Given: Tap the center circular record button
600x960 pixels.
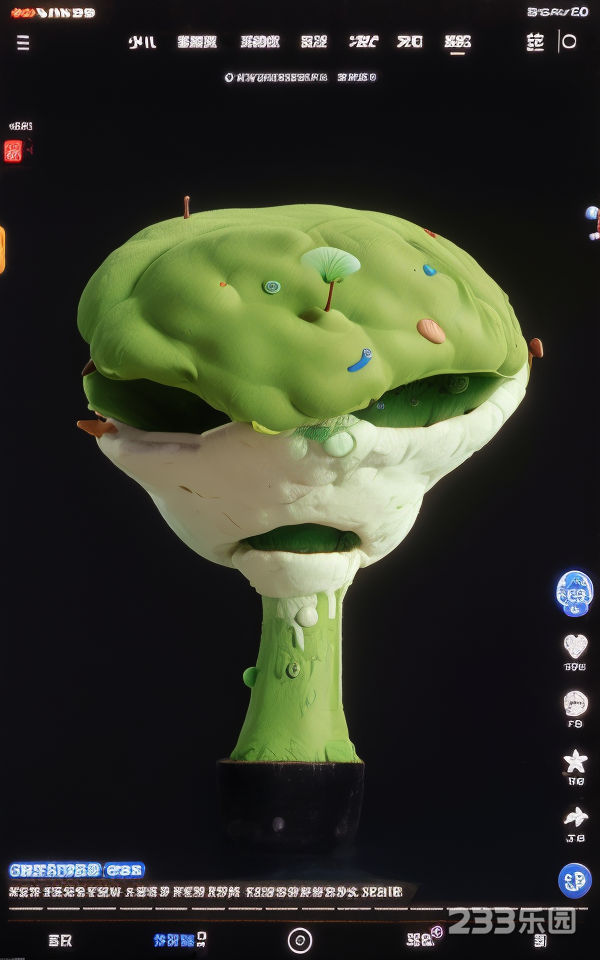Looking at the screenshot, I should pyautogui.click(x=300, y=940).
